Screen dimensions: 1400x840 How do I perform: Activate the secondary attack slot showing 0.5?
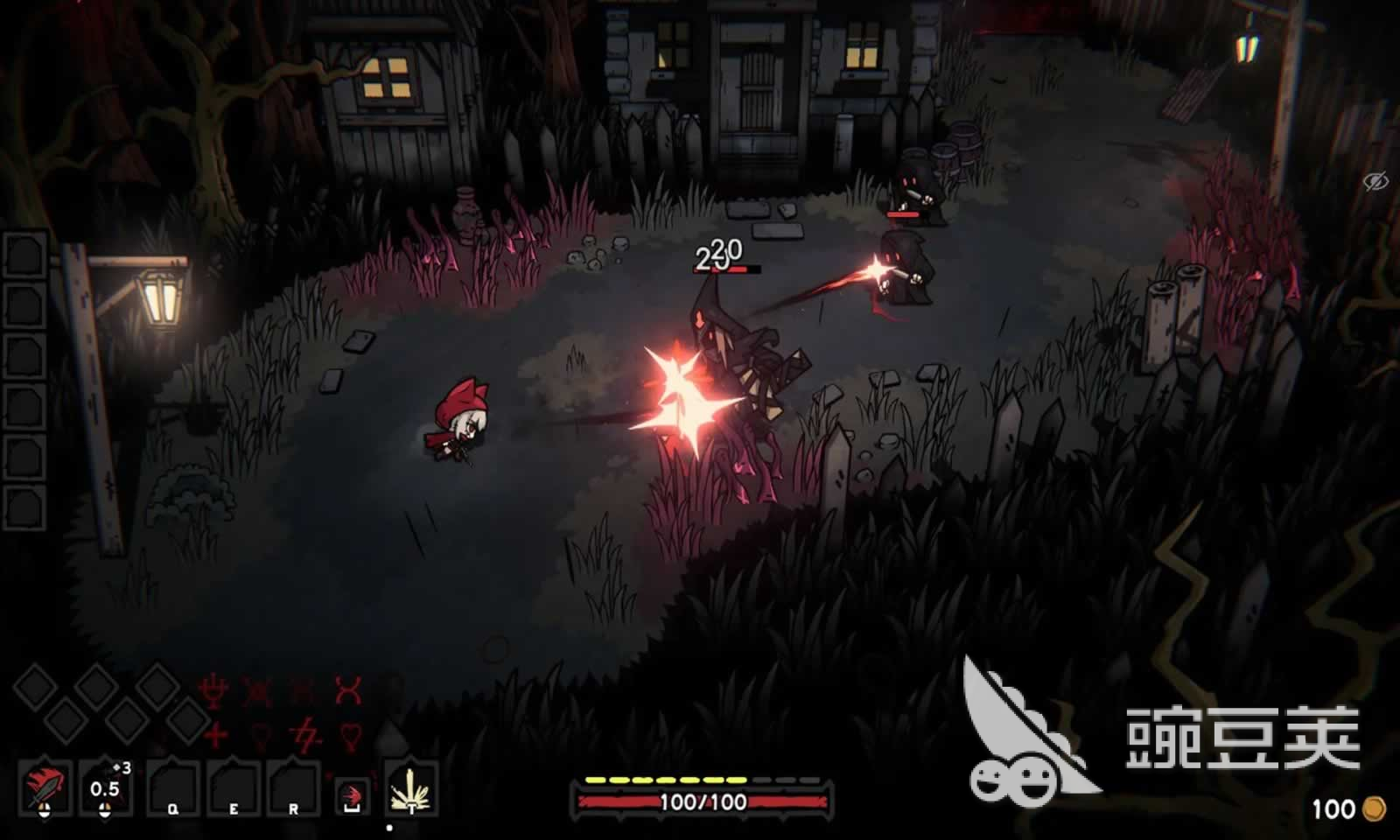[106, 787]
